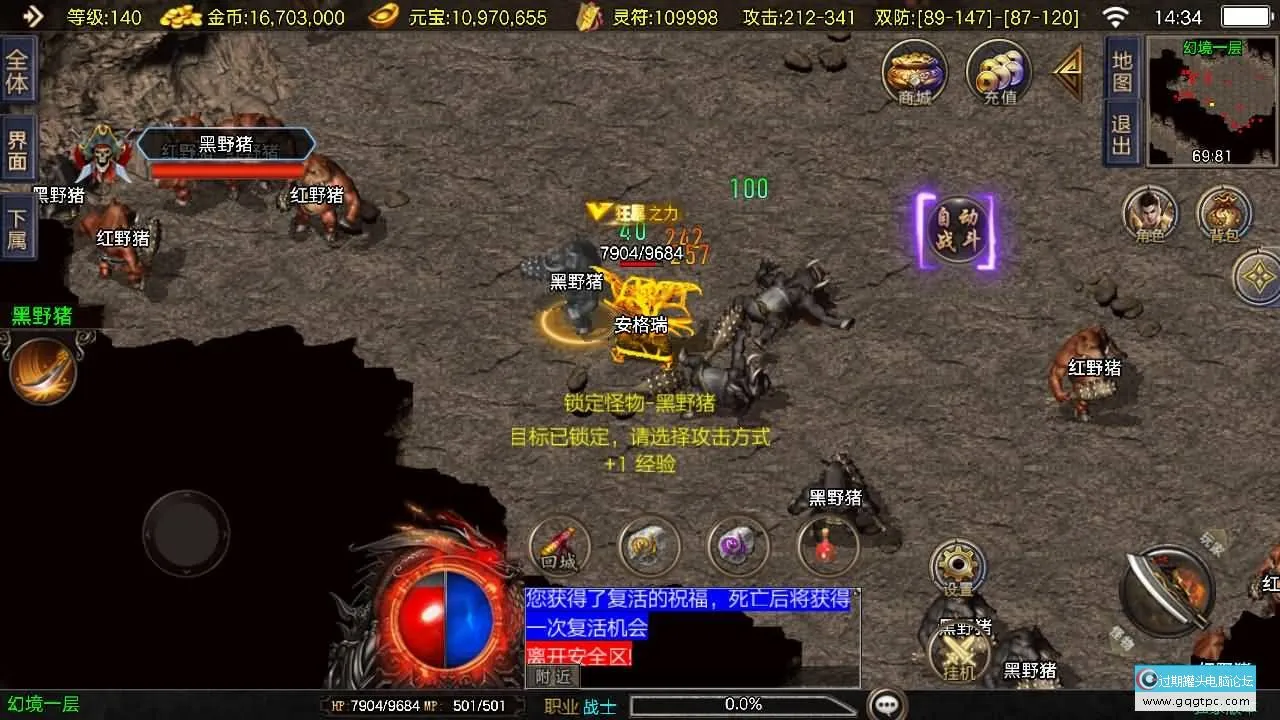Toggle 自动战斗 auto battle
The image size is (1280, 720).
tap(956, 232)
